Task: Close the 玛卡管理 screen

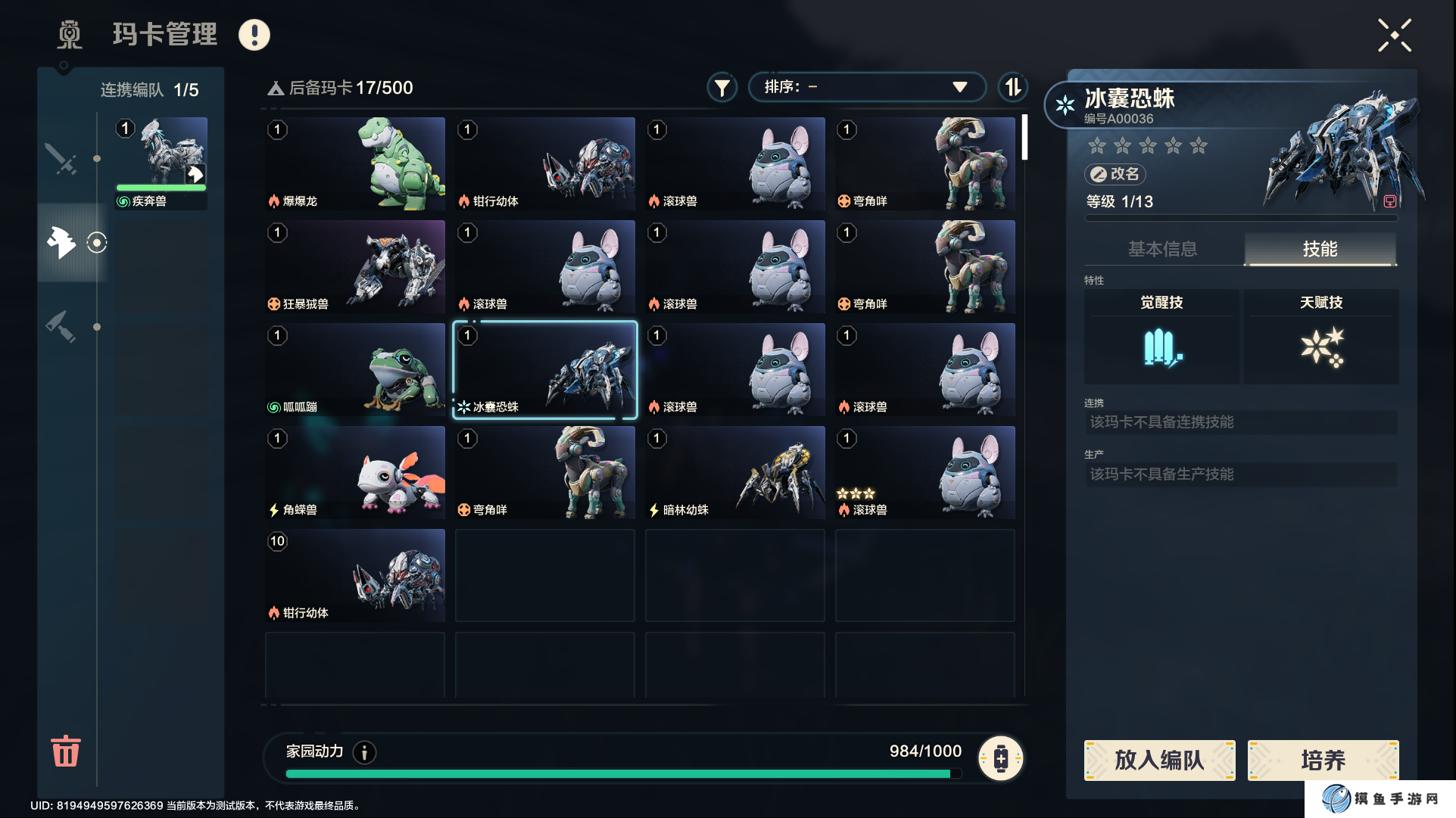Action: (x=1394, y=36)
